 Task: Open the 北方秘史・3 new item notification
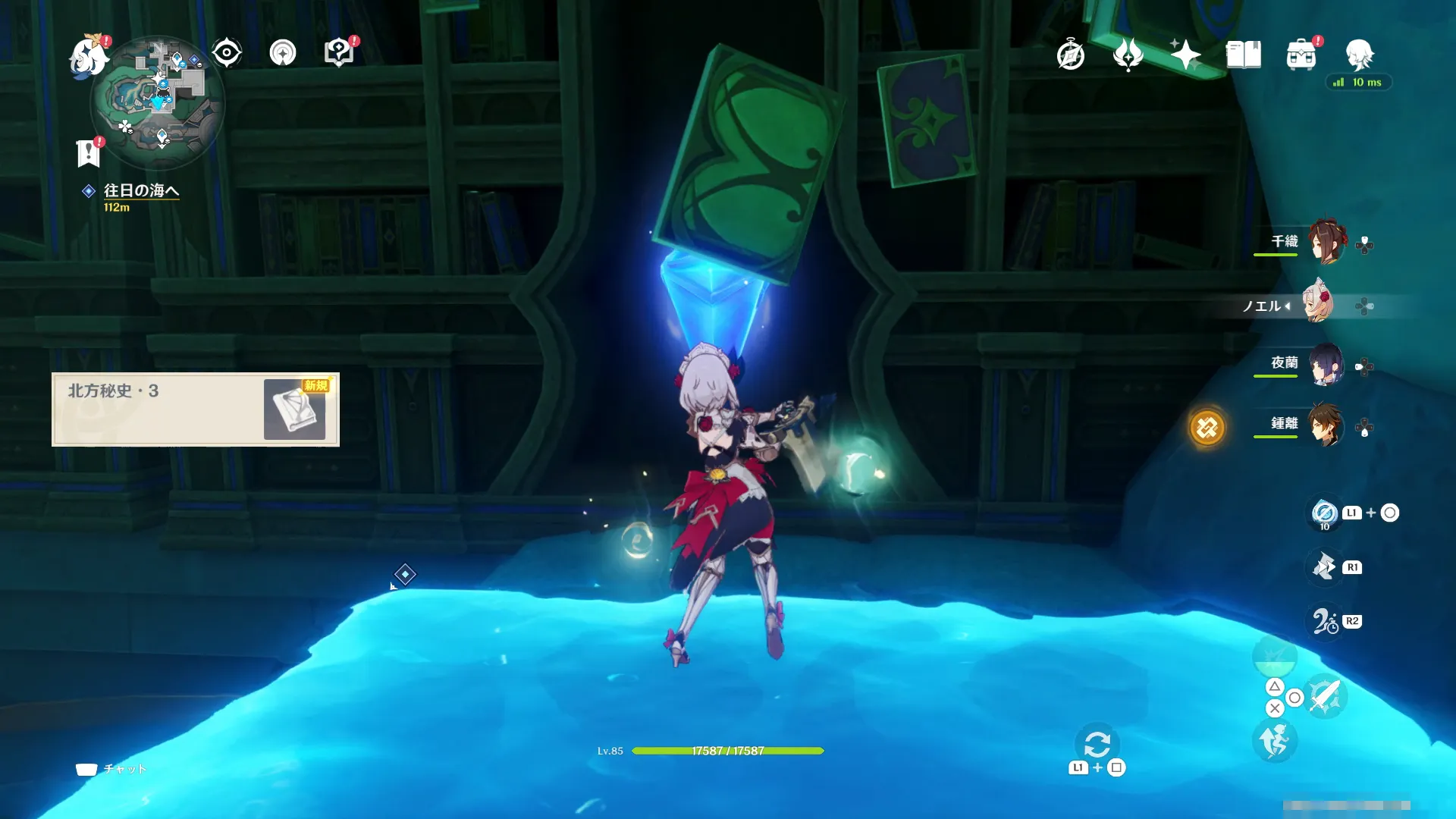196,409
